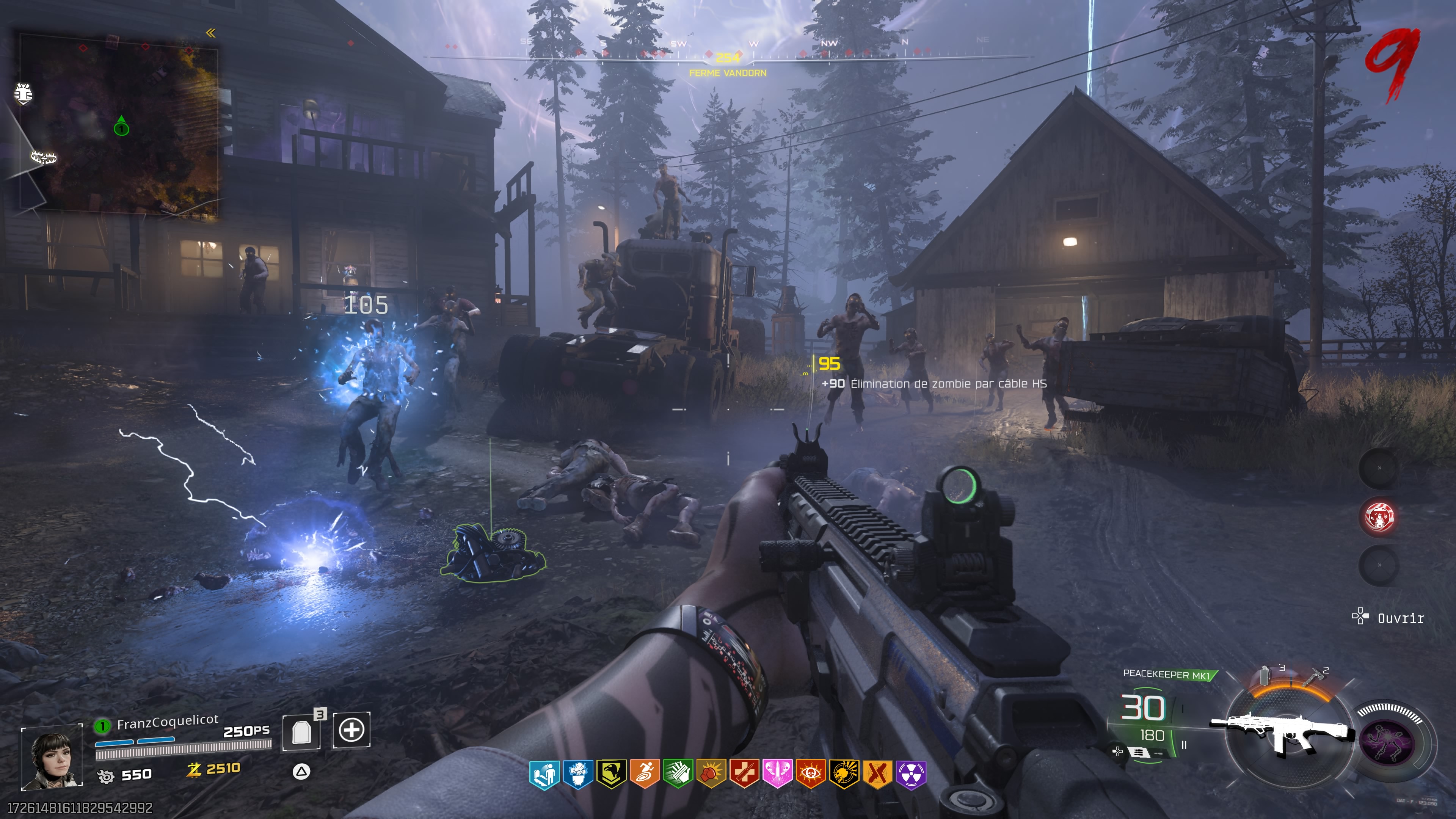Click the self-revive plus icon
1456x819 pixels.
pos(351,730)
